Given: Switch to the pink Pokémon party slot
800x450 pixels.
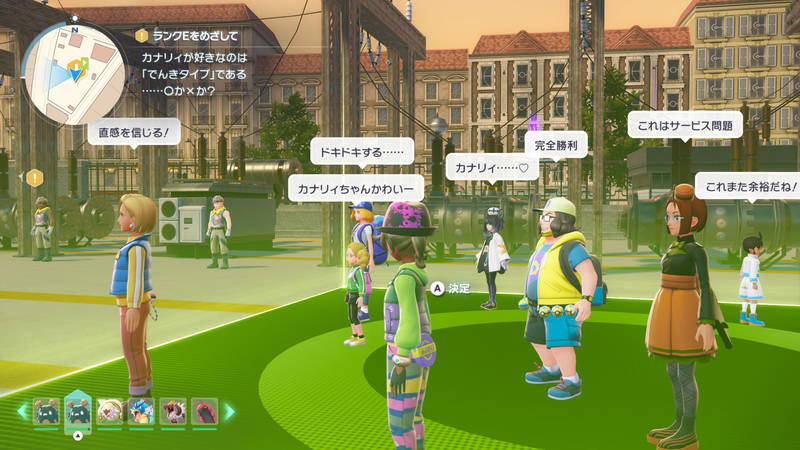Looking at the screenshot, I should pos(110,411).
